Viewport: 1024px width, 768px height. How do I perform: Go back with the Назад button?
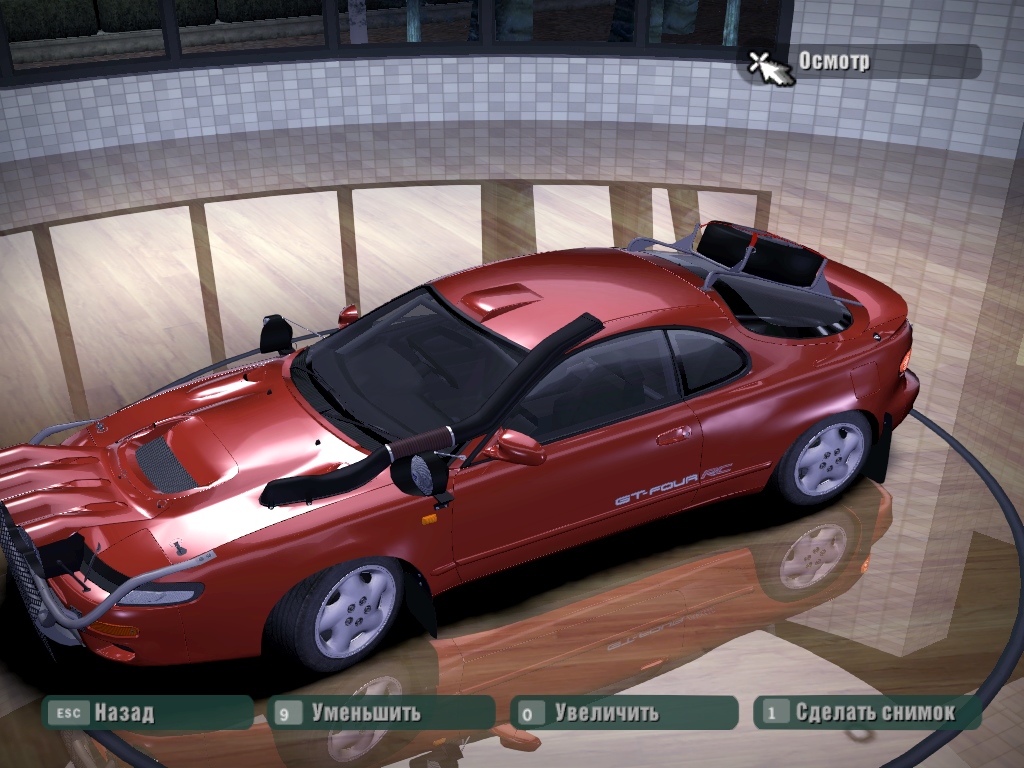coord(146,713)
